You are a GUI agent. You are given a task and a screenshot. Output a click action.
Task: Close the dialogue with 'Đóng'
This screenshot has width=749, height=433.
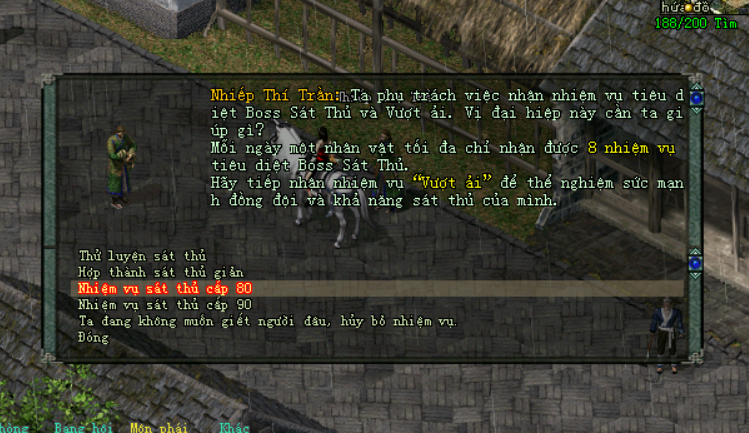(x=94, y=337)
